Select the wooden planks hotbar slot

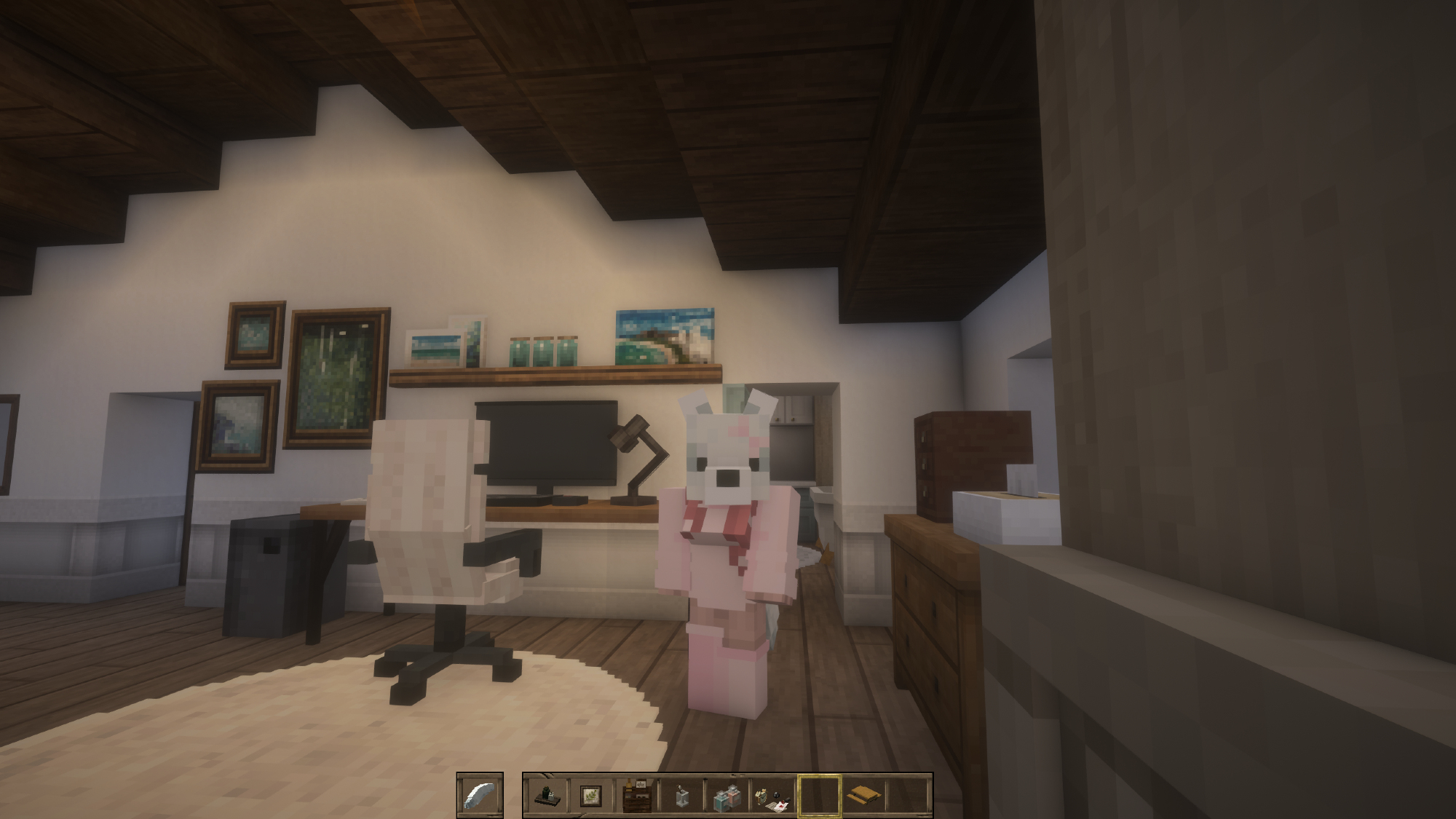[x=863, y=795]
